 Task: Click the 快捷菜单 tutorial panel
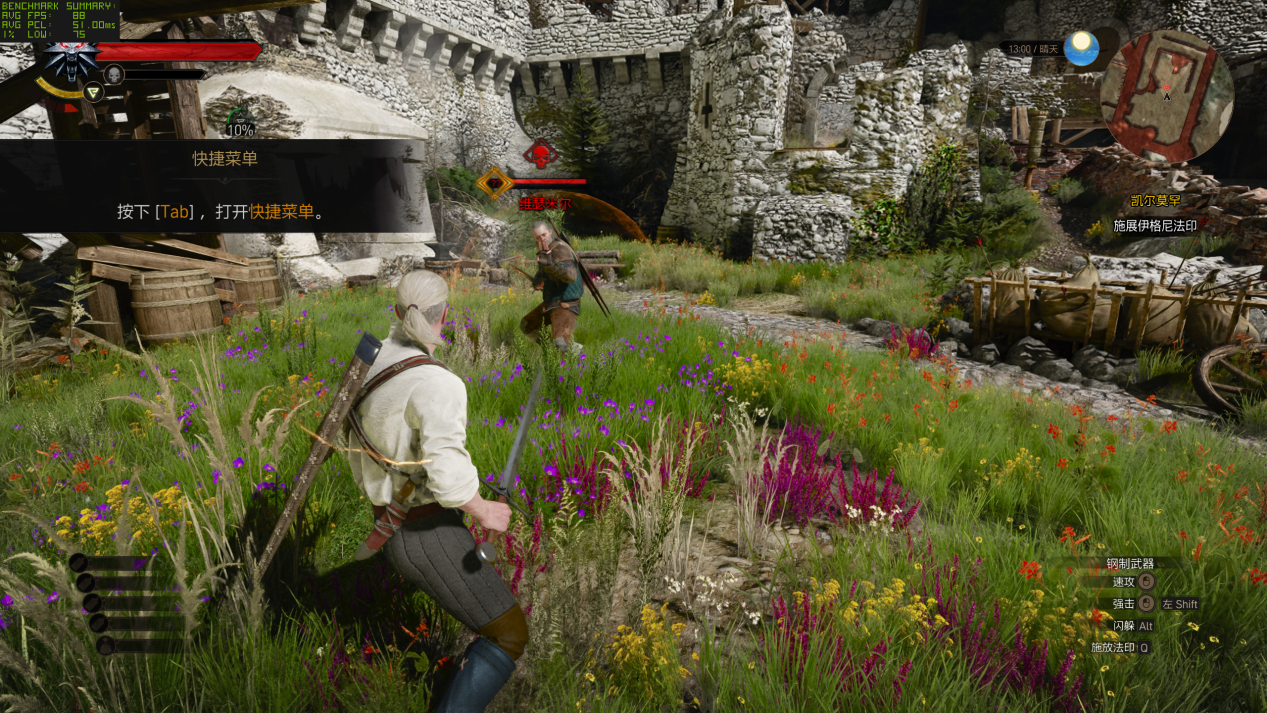click(224, 186)
